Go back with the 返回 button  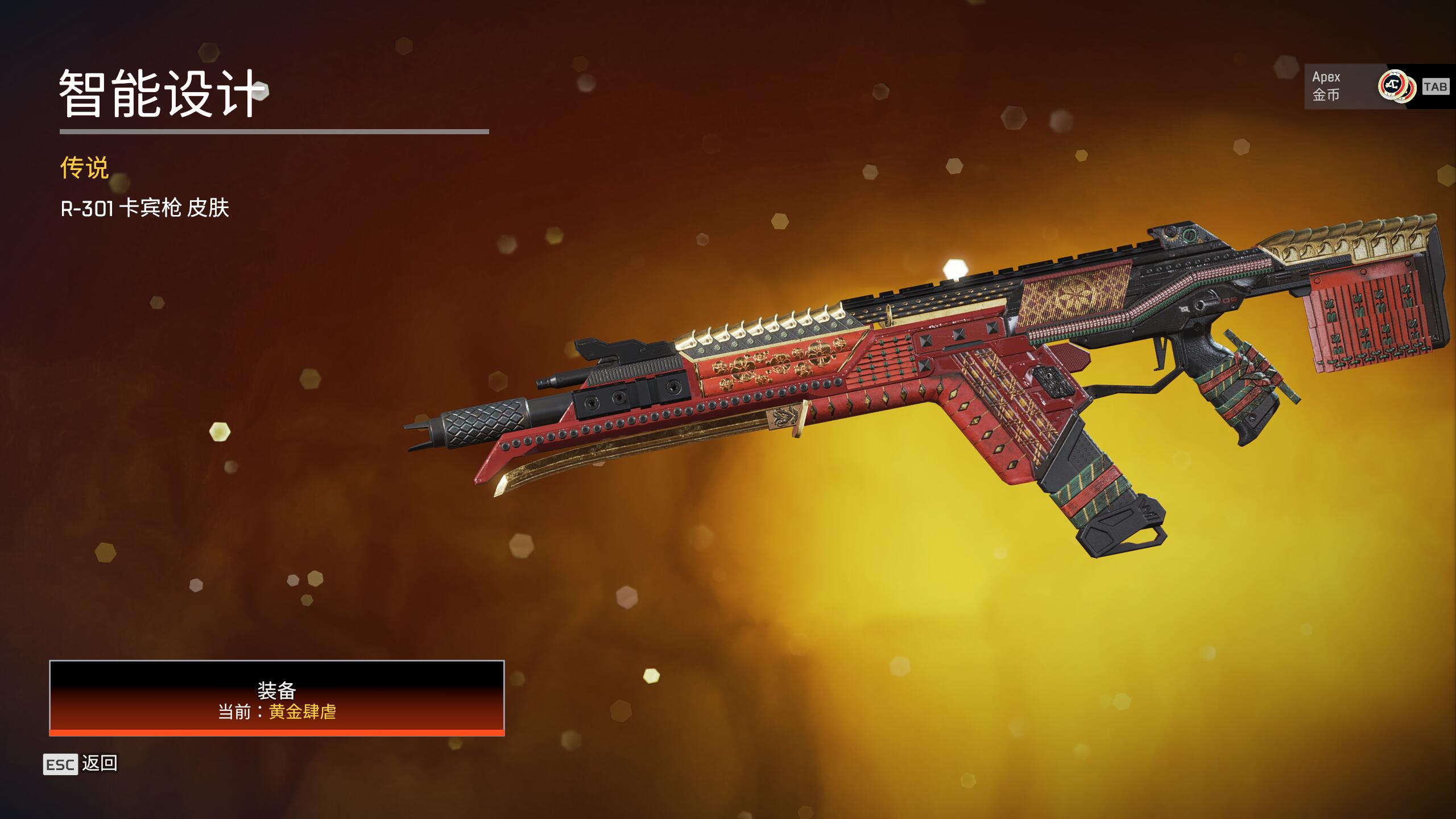81,764
